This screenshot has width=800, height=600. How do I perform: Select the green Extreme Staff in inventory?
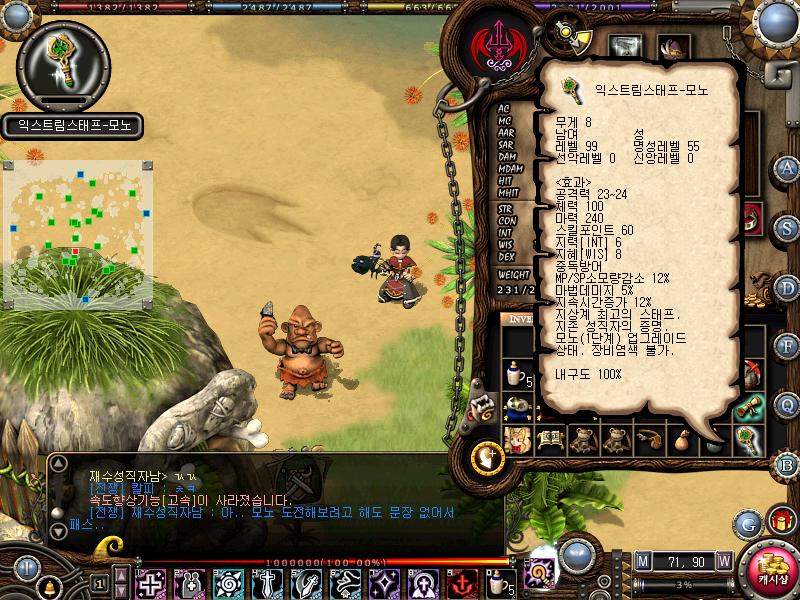(748, 439)
